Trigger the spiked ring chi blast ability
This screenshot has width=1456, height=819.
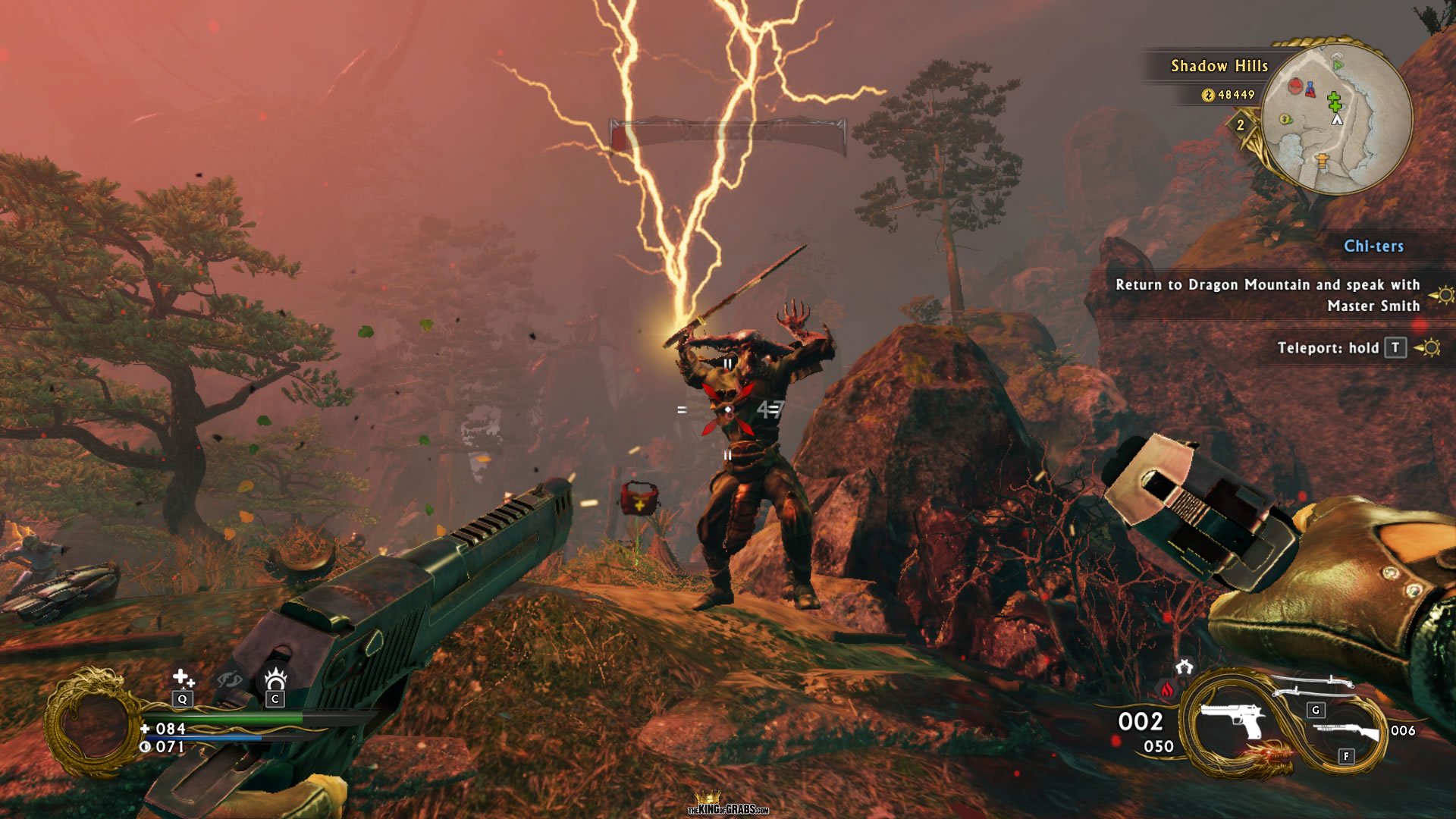(275, 677)
